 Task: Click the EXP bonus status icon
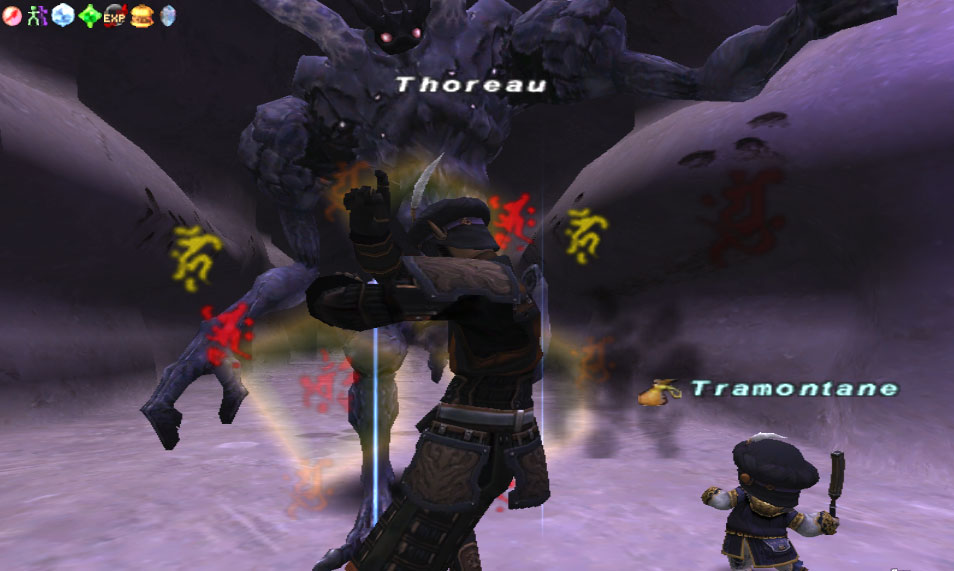point(115,16)
